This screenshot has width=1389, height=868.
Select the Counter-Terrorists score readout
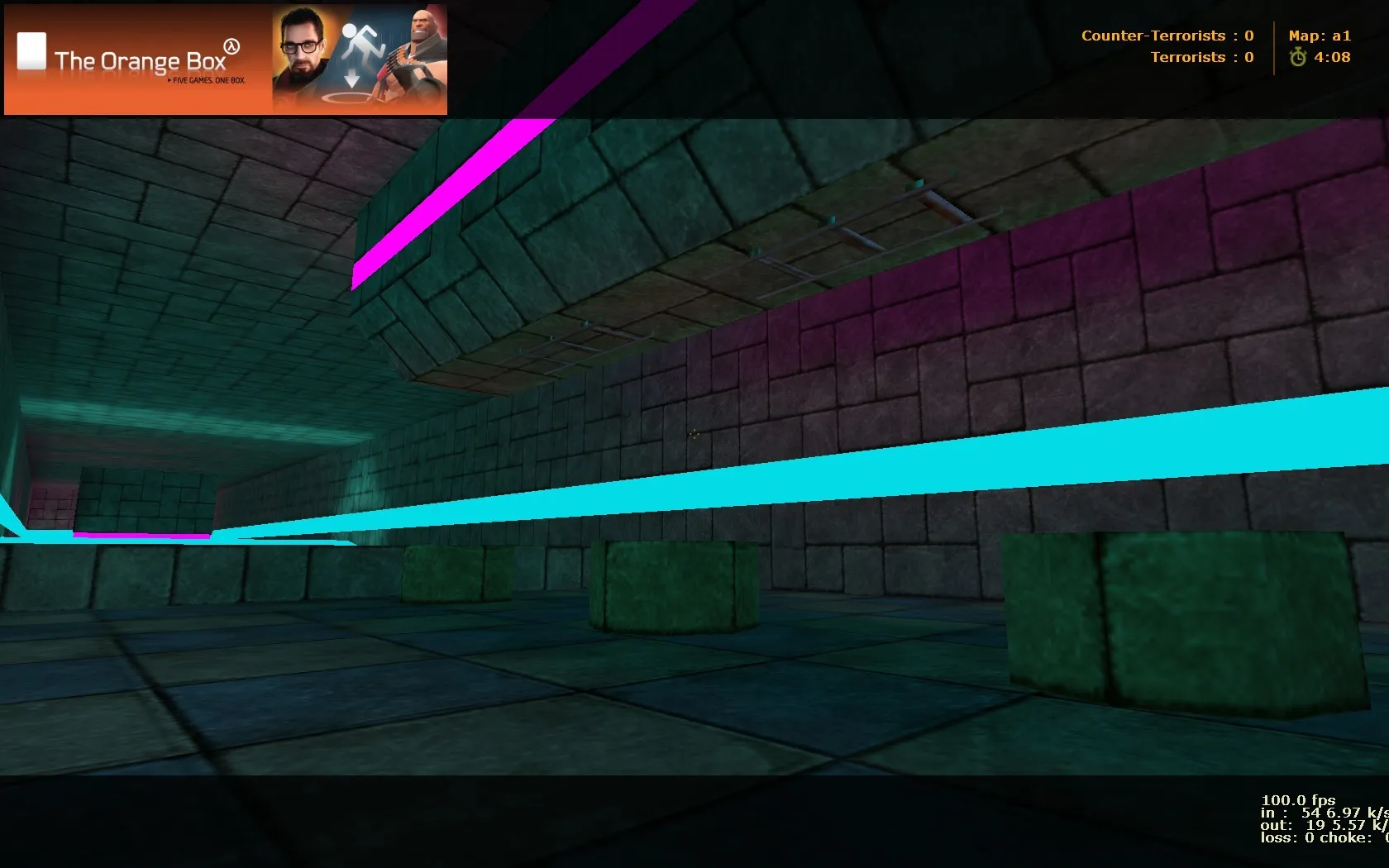coord(1167,36)
